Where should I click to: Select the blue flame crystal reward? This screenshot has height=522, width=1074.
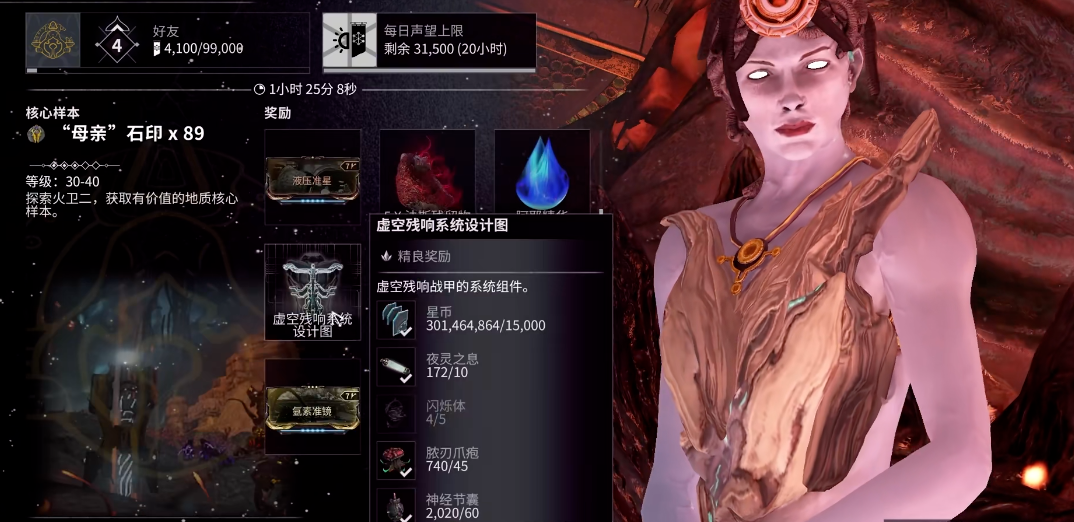coord(541,172)
